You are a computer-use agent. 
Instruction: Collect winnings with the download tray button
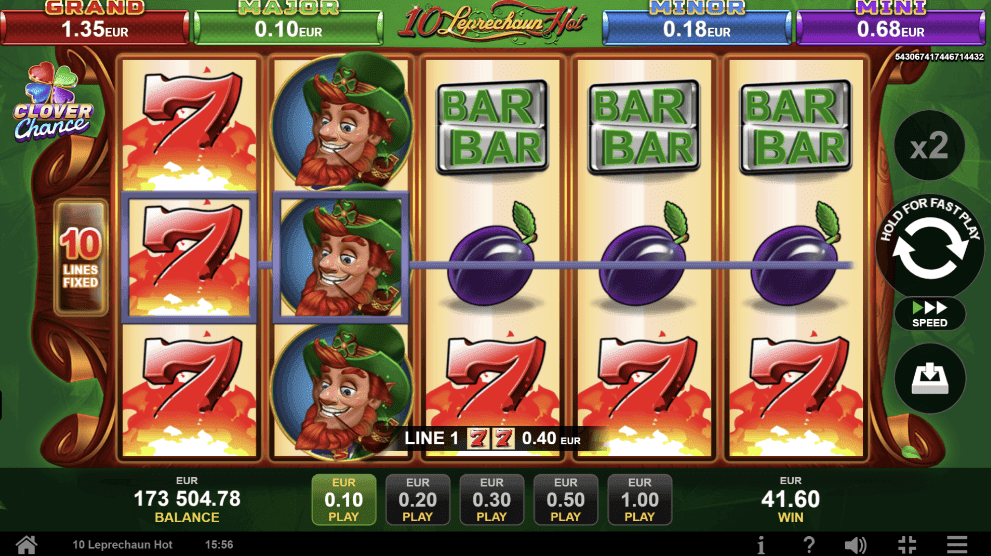pyautogui.click(x=930, y=378)
